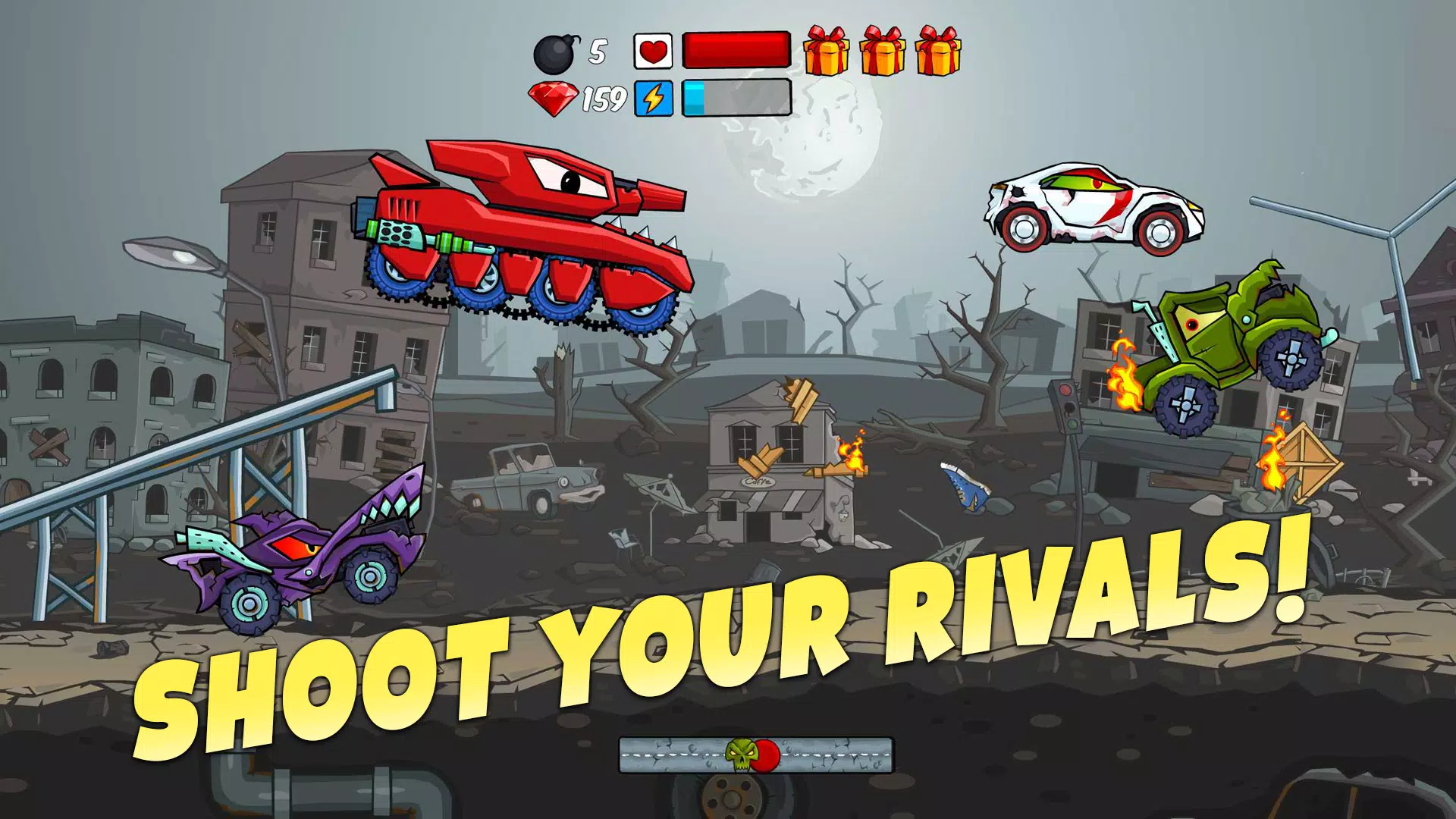Open the middle gift box
Viewport: 1456px width, 819px height.
881,52
